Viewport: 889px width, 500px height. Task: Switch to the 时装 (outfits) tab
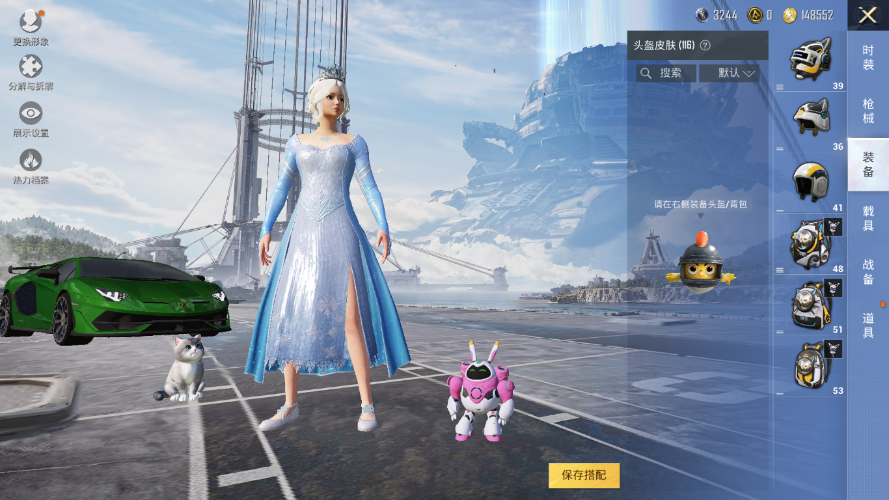click(867, 58)
